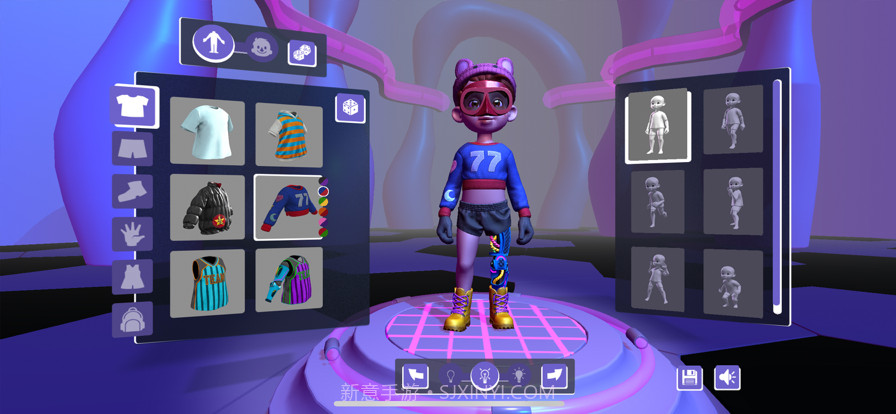Randomize the whole character with top dice

pyautogui.click(x=302, y=53)
